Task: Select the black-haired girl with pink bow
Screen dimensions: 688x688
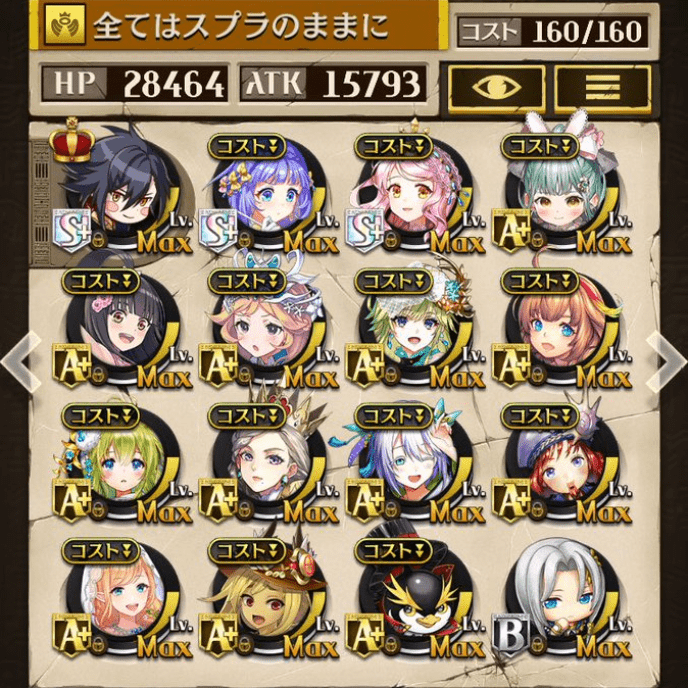Action: coord(119,331)
